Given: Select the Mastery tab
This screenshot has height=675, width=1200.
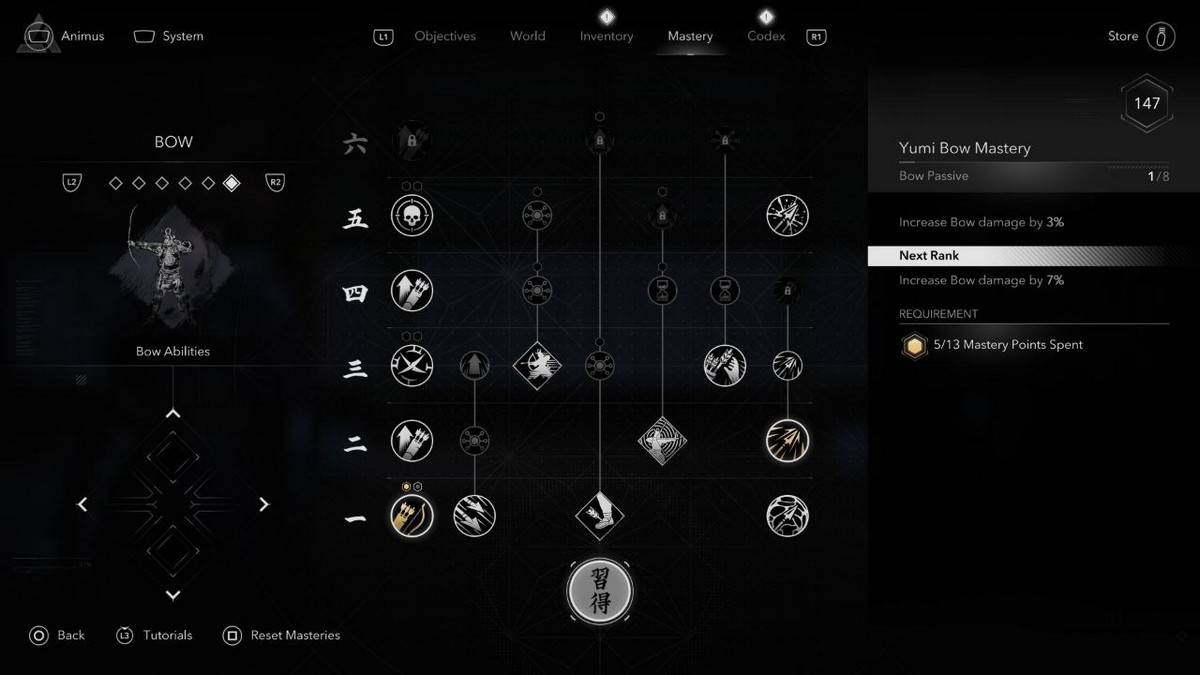Looking at the screenshot, I should [x=690, y=36].
